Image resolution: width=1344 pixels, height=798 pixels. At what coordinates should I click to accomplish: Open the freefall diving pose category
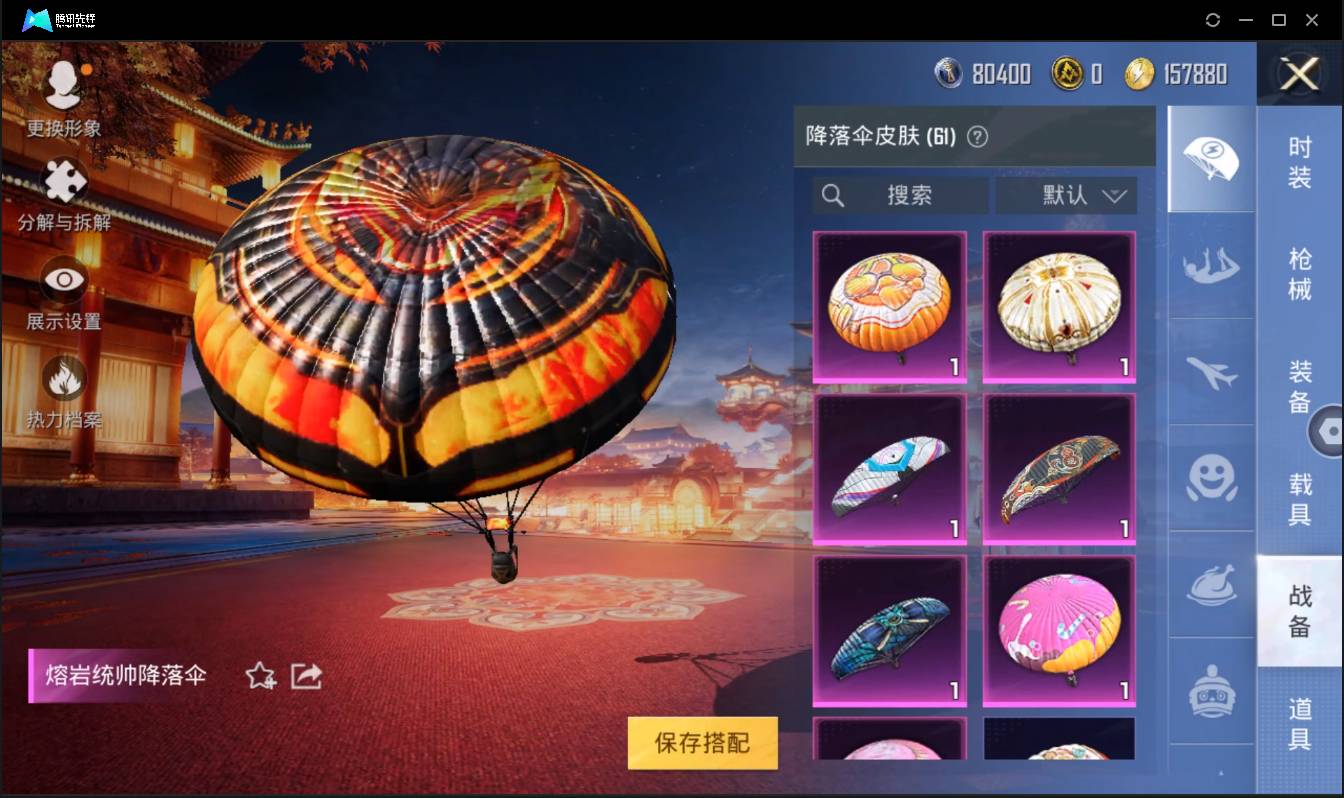click(1211, 267)
